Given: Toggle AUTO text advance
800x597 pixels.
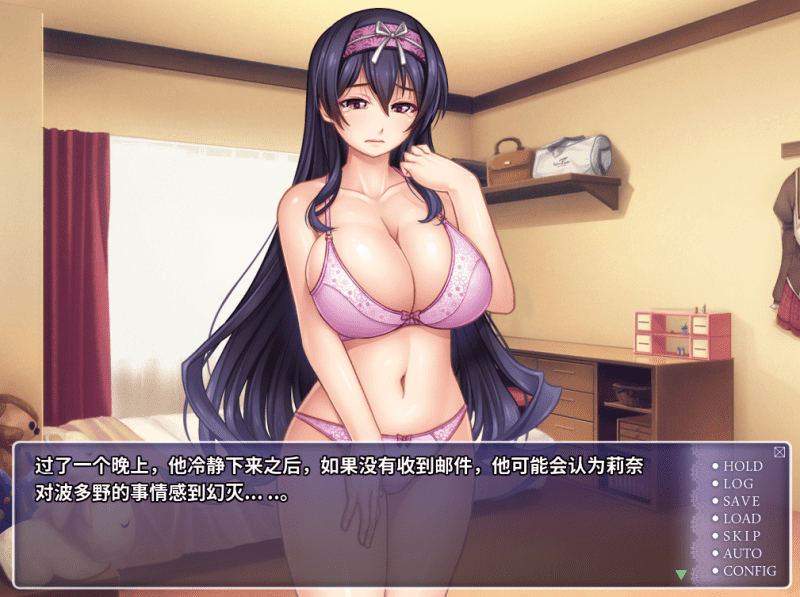Looking at the screenshot, I should [742, 553].
